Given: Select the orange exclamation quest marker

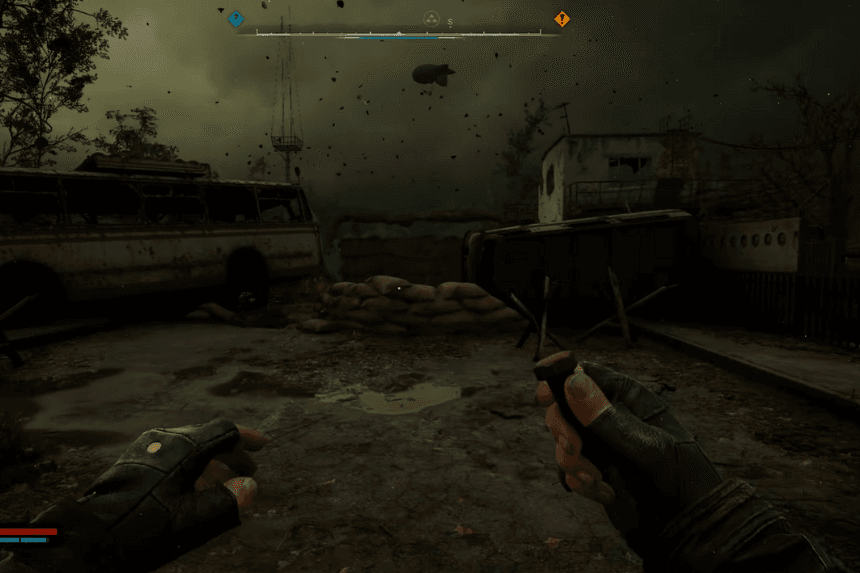Looking at the screenshot, I should [x=562, y=18].
